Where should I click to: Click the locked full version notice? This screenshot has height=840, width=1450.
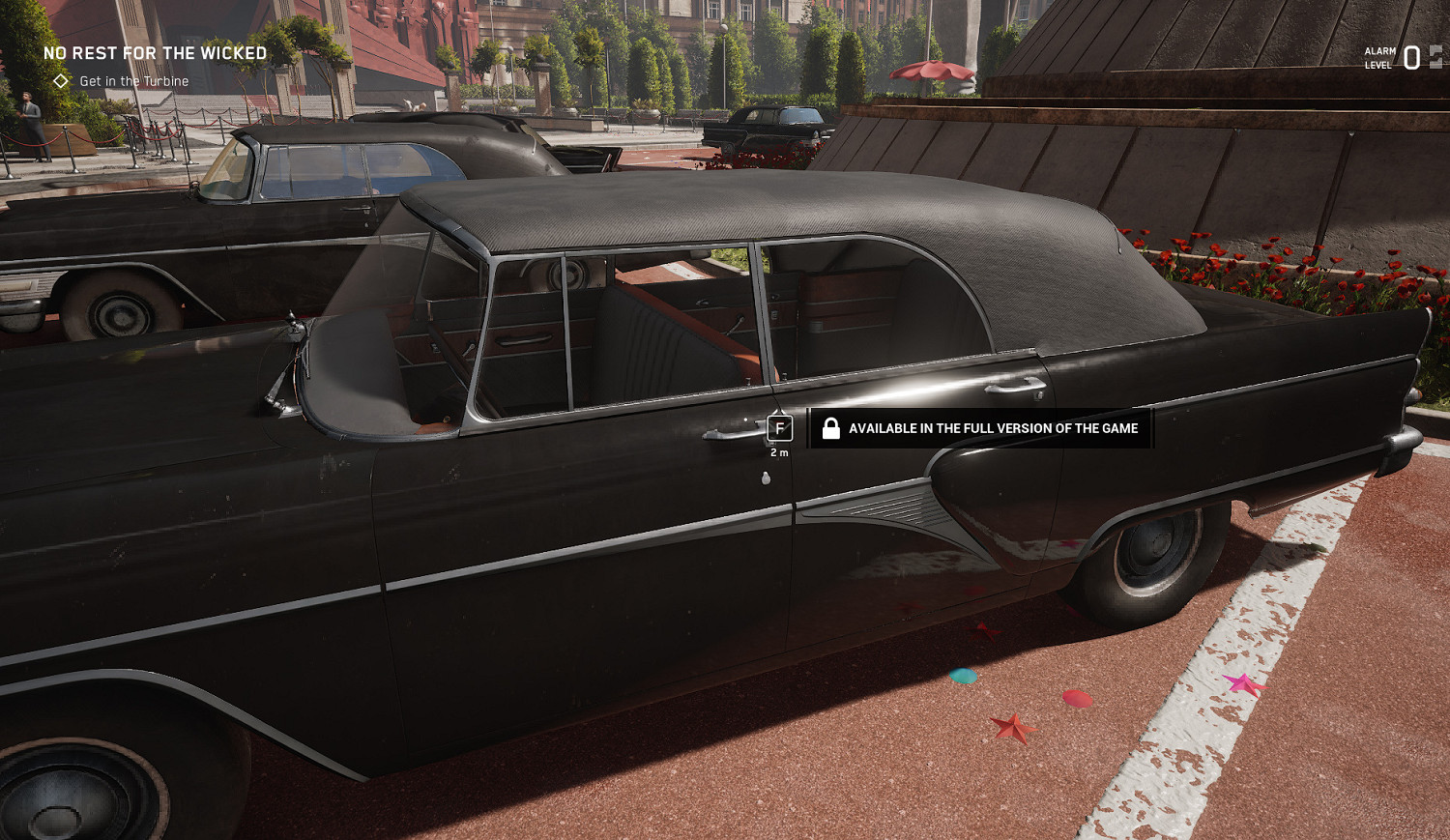980,428
